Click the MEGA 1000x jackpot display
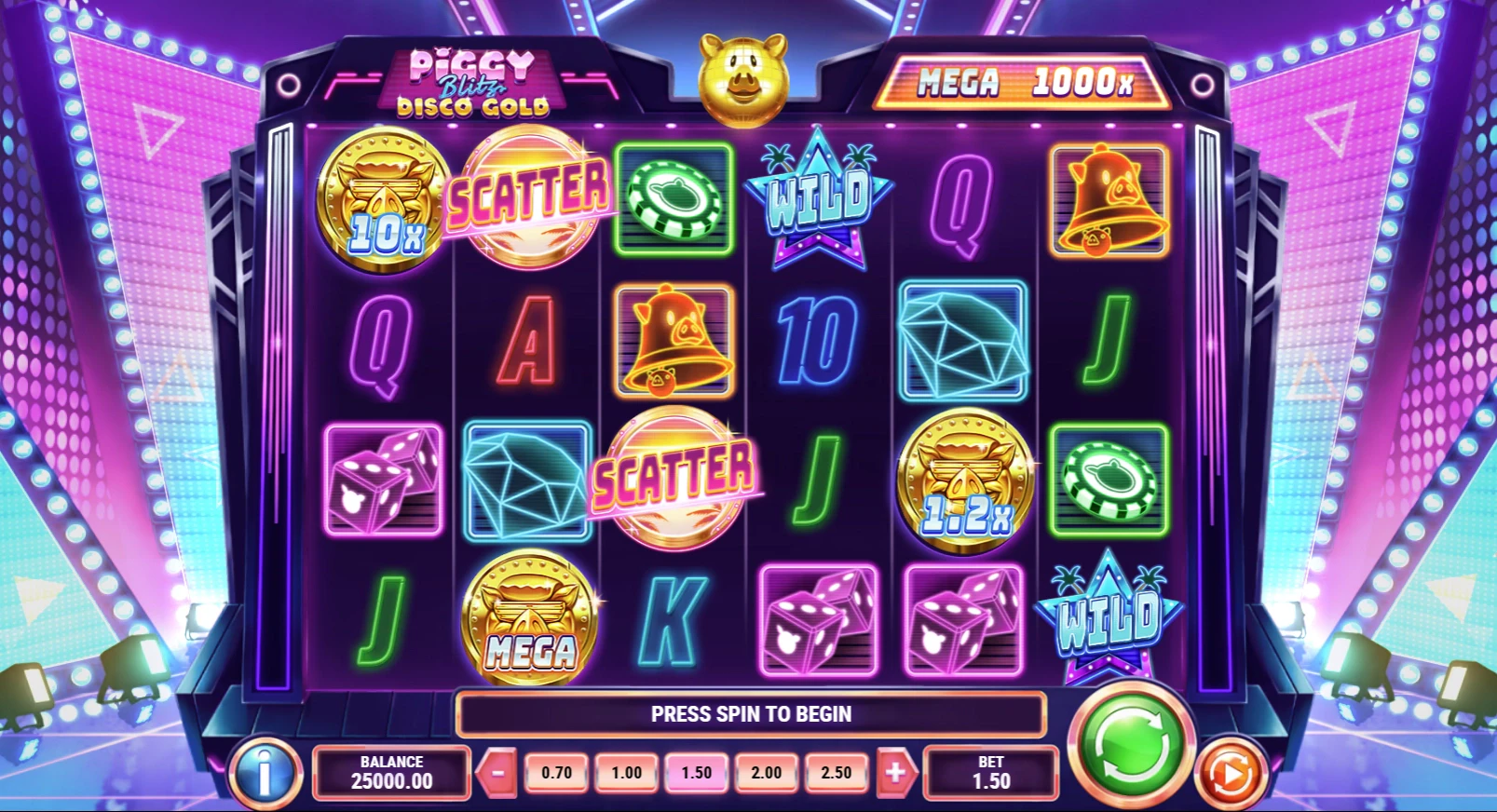The width and height of the screenshot is (1497, 812). pyautogui.click(x=1025, y=82)
